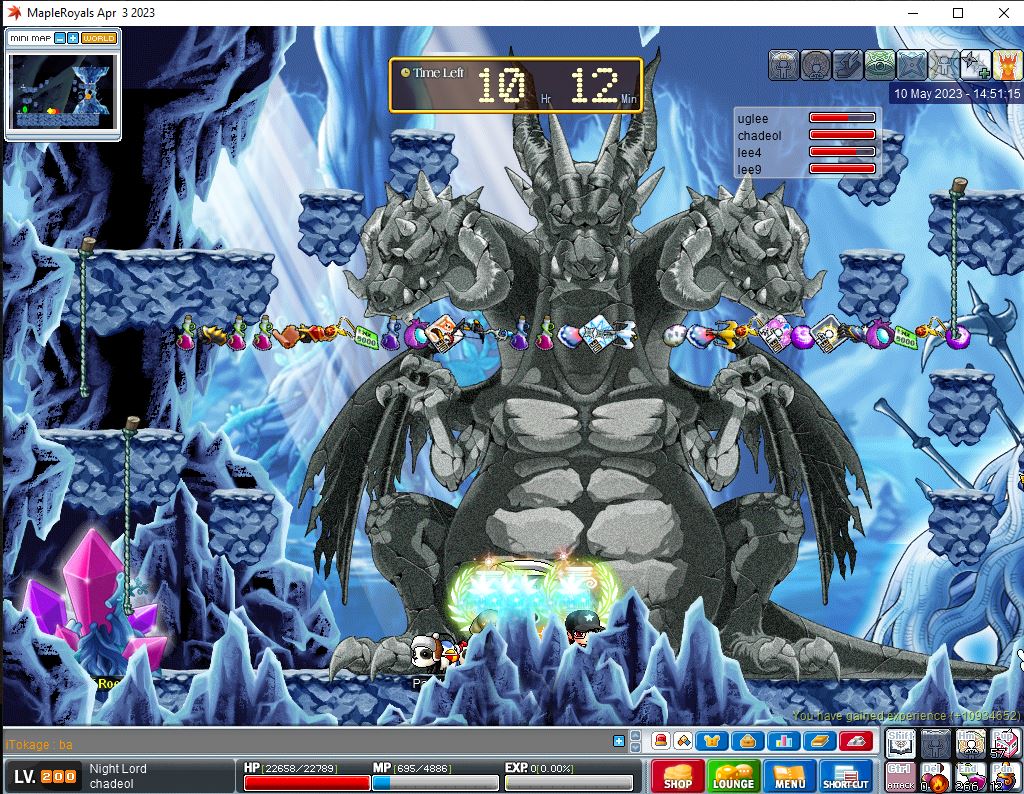Open the Cash Shop button
Viewport: 1024px width, 794px height.
point(677,777)
